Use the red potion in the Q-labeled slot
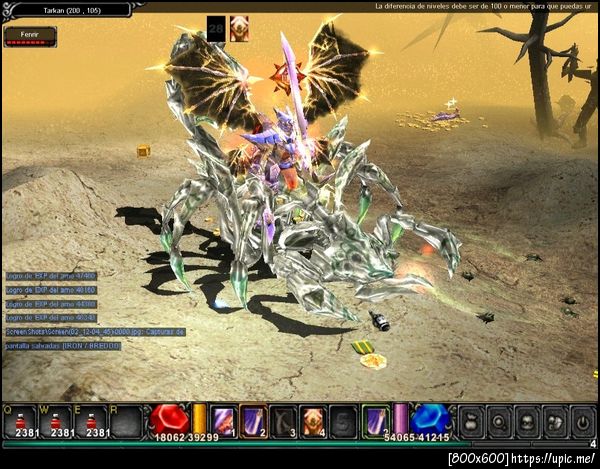 [x=20, y=418]
